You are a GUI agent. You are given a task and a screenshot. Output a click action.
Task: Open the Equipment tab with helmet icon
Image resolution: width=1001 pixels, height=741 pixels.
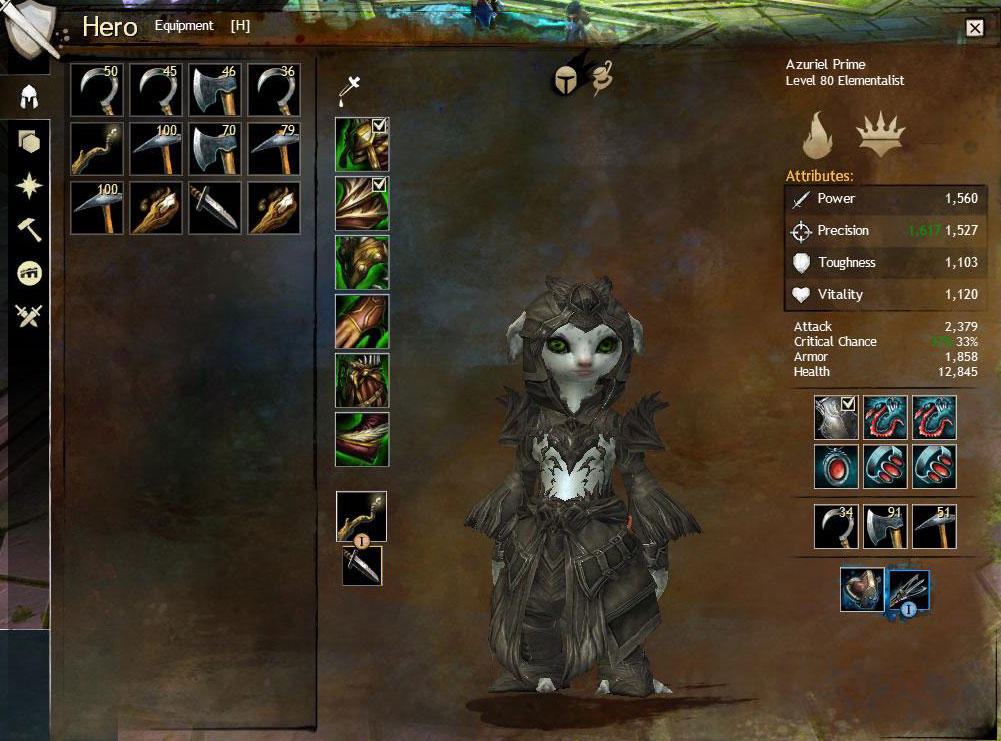[29, 97]
